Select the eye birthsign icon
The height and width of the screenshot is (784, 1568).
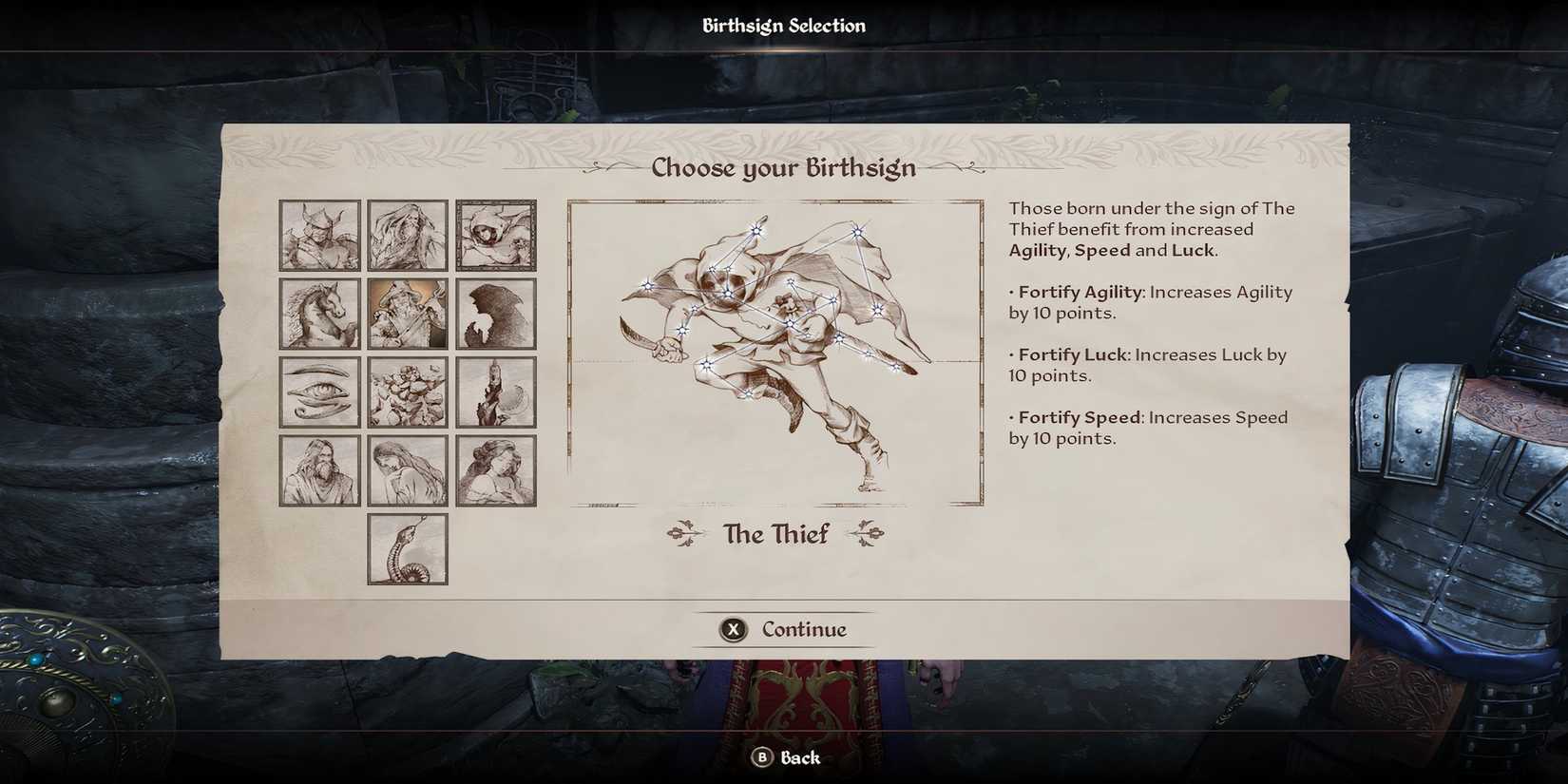(318, 392)
